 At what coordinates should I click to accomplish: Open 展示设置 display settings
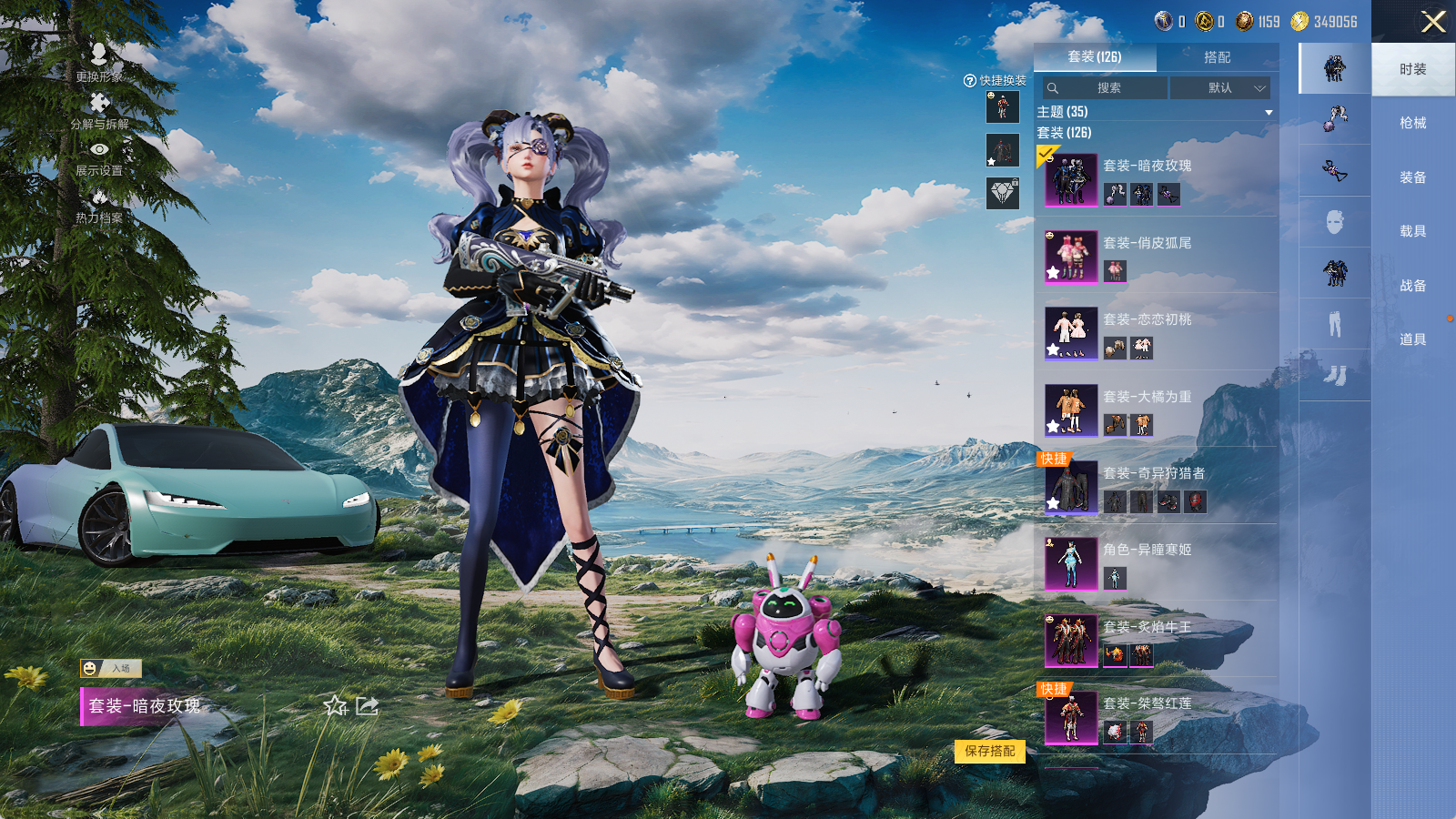(x=99, y=157)
